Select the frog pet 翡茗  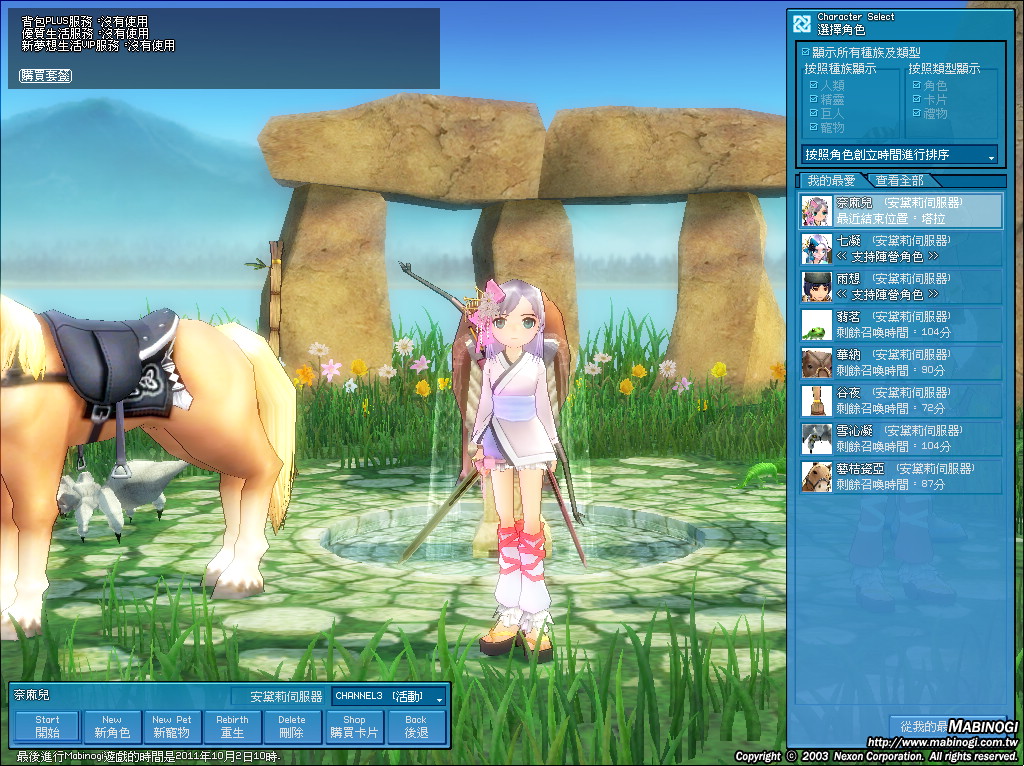point(901,325)
